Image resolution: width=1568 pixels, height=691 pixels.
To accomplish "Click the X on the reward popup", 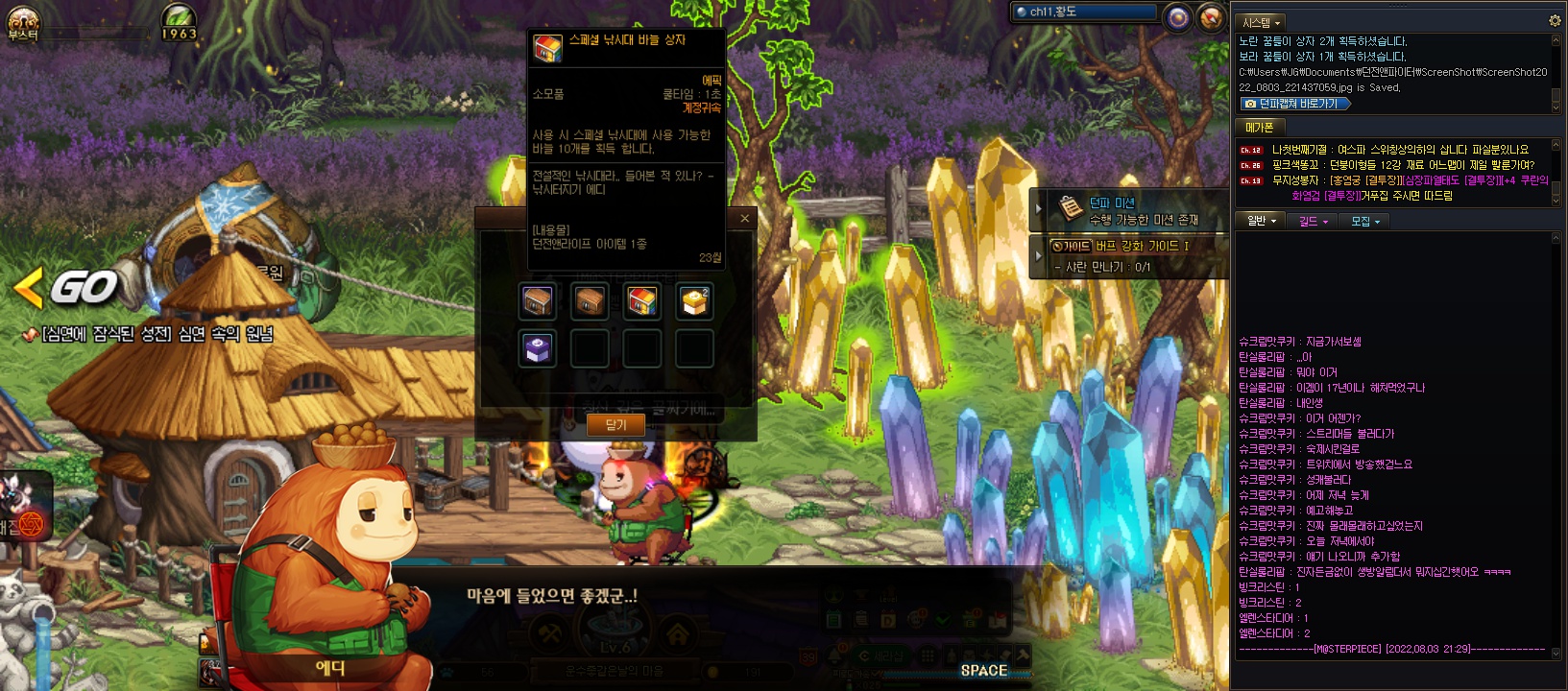I will click(x=744, y=219).
